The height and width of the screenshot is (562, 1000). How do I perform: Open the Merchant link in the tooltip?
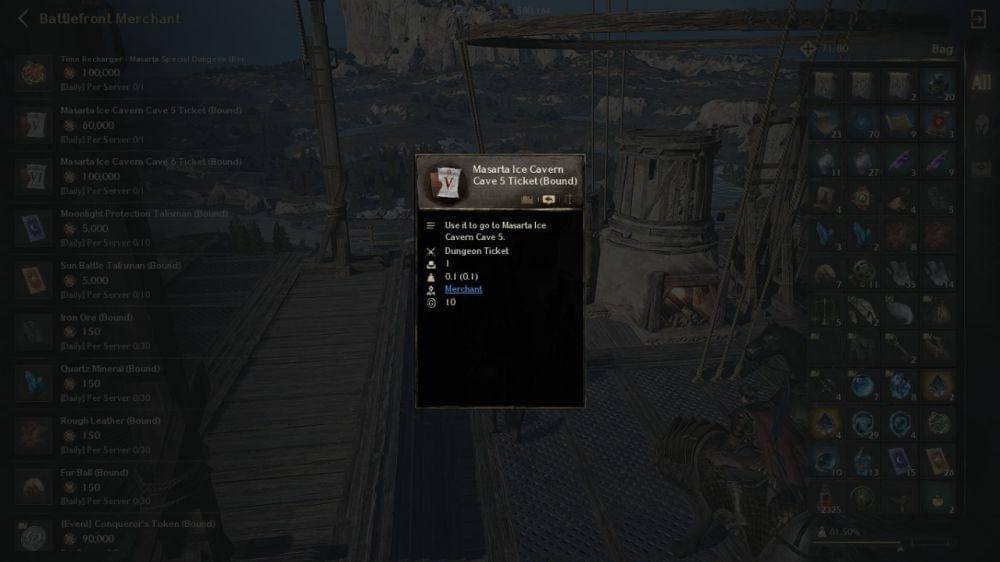point(463,289)
